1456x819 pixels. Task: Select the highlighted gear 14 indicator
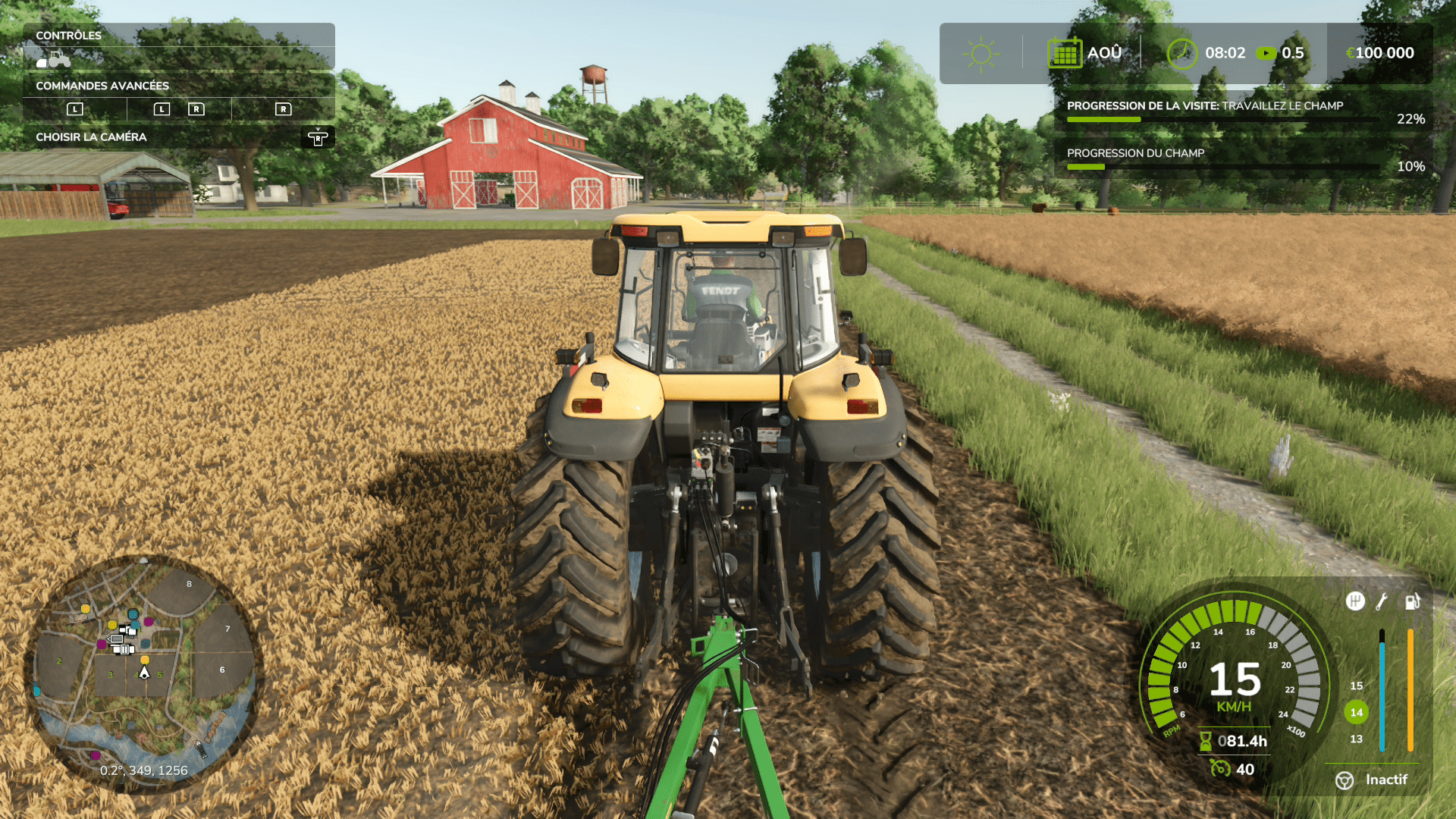[x=1356, y=712]
